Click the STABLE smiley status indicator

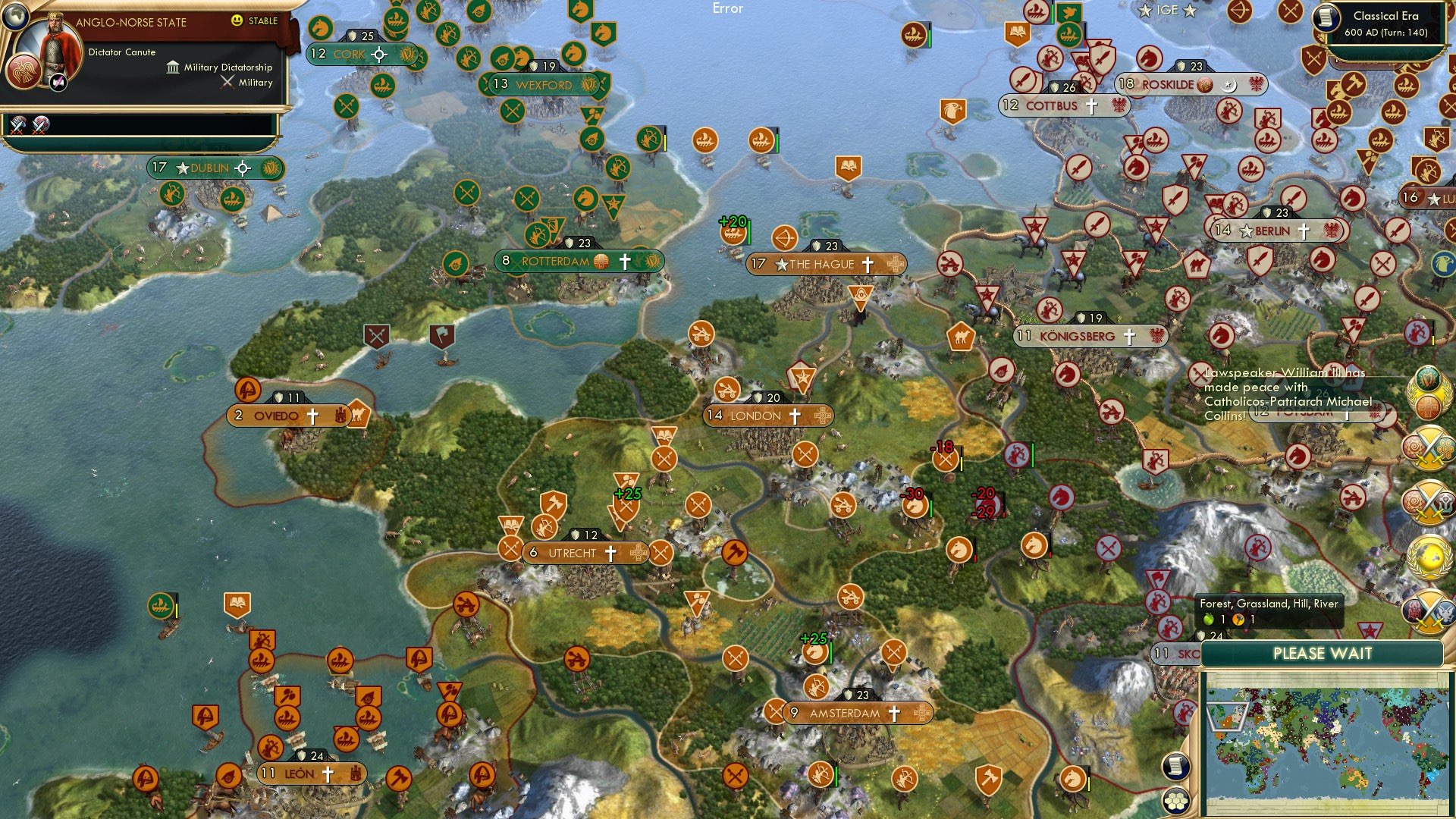coord(237,21)
